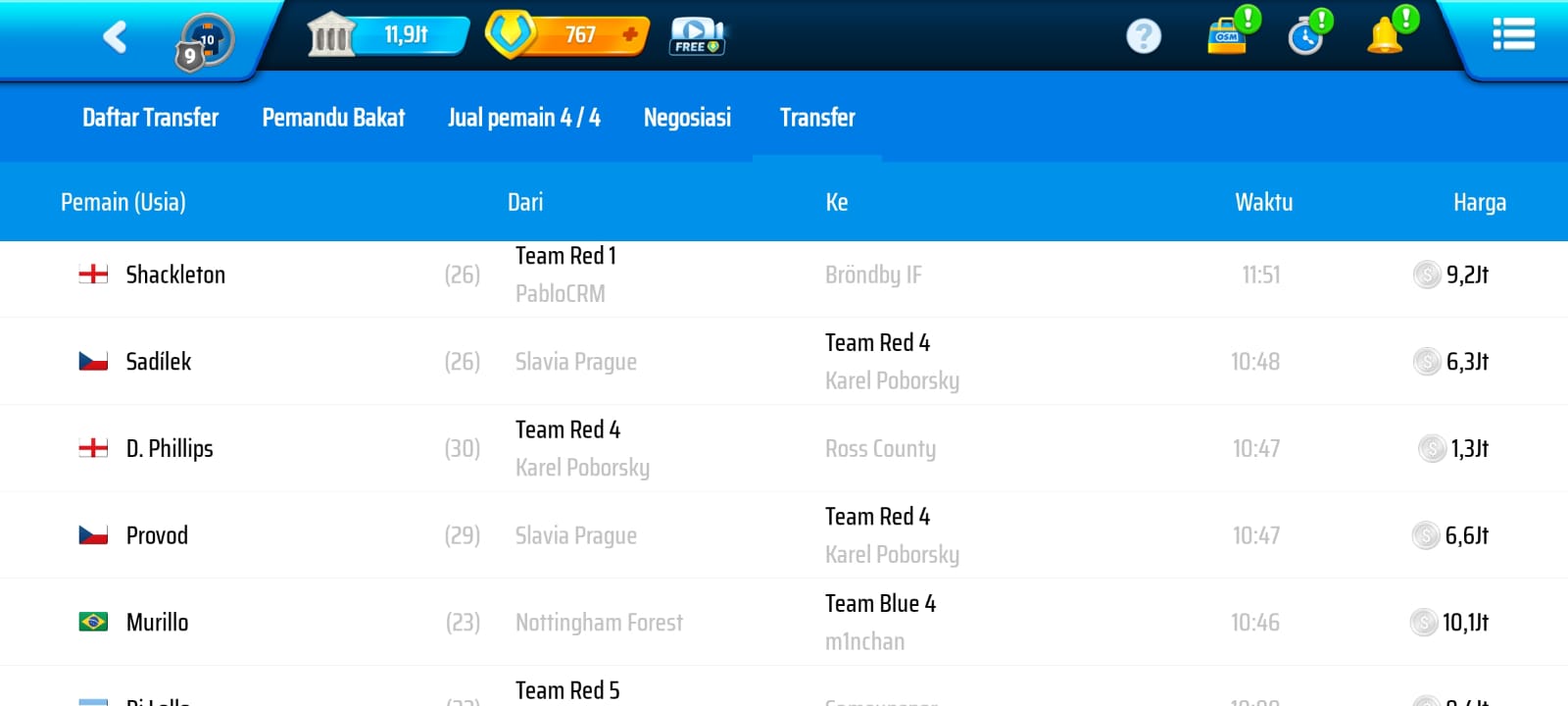Open the help question mark
The width and height of the screenshot is (1568, 706).
1143,36
